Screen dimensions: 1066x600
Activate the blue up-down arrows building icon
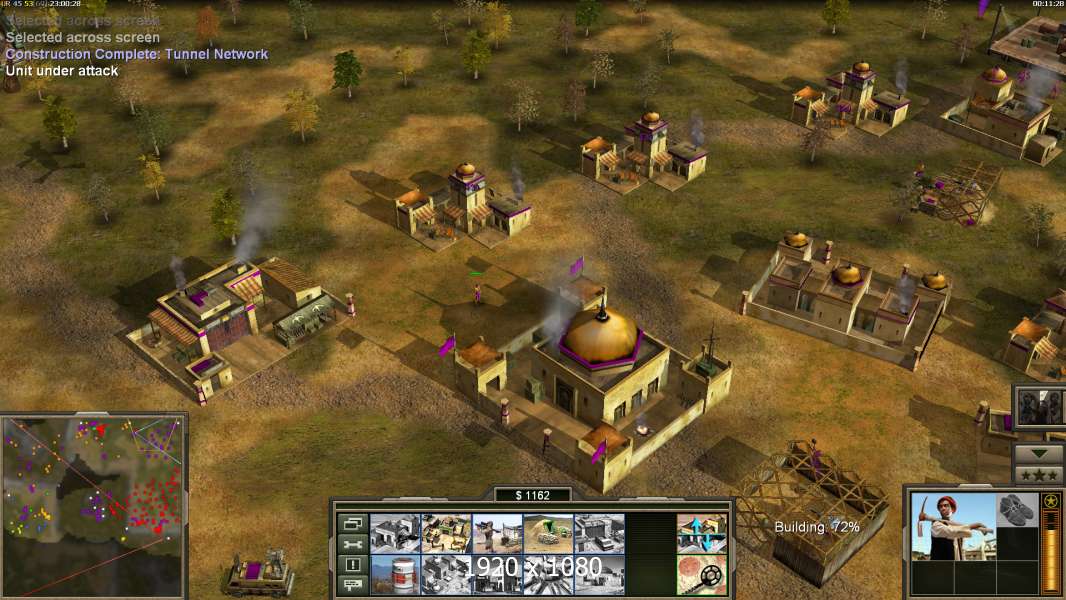point(701,533)
